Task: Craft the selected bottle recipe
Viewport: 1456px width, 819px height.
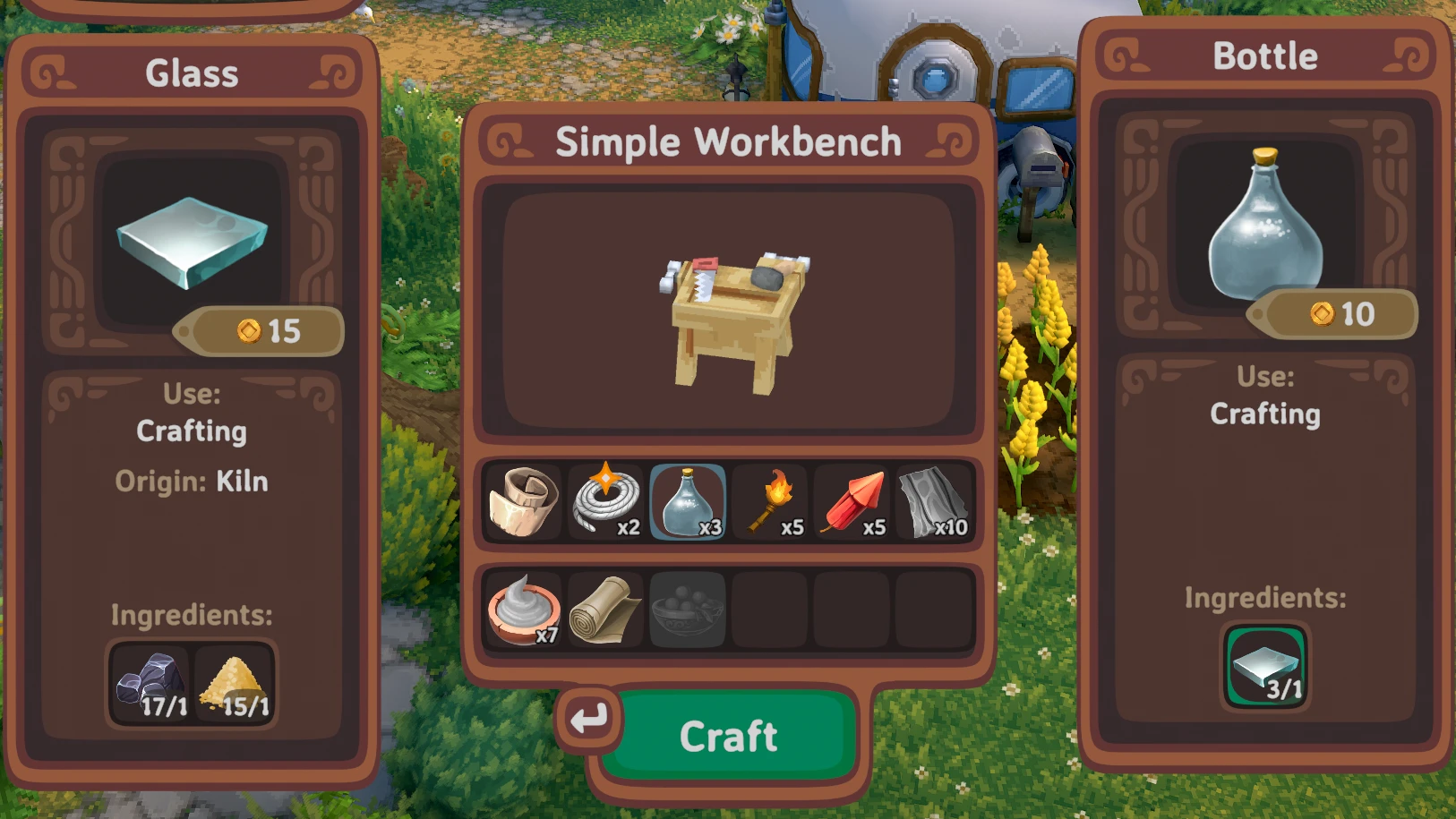Action: 728,736
